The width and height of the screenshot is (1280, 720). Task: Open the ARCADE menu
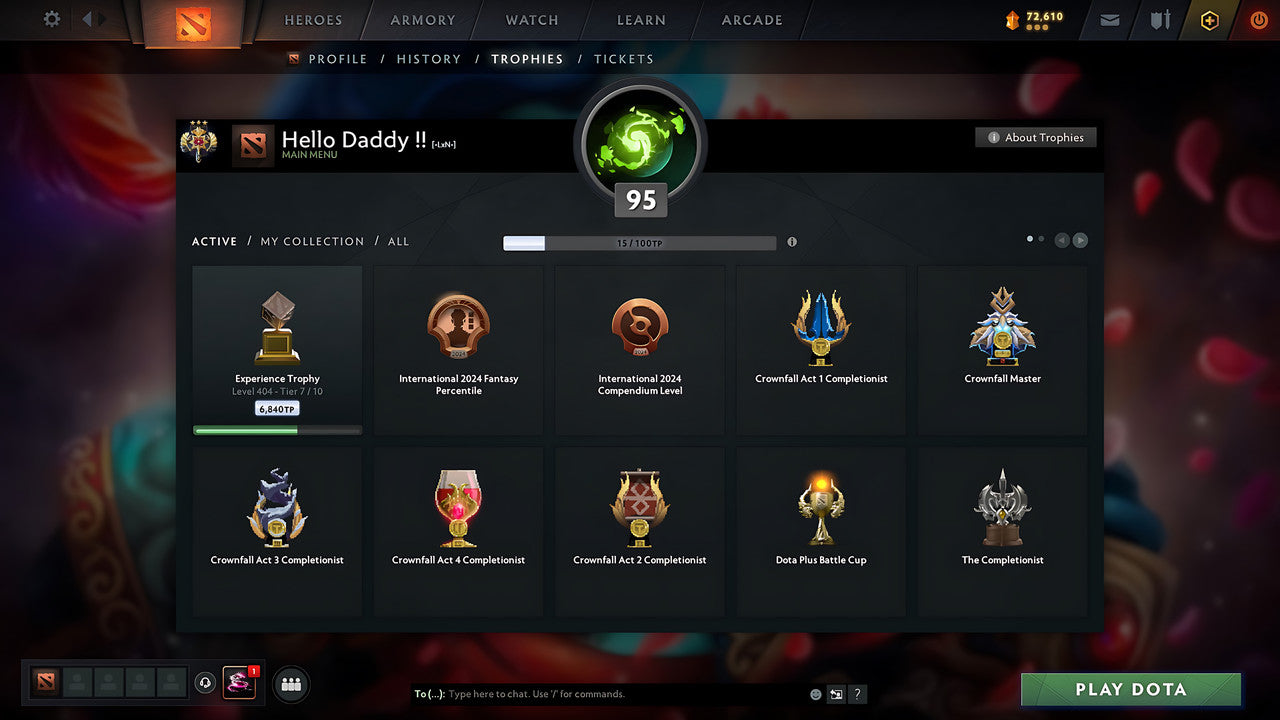pos(751,20)
